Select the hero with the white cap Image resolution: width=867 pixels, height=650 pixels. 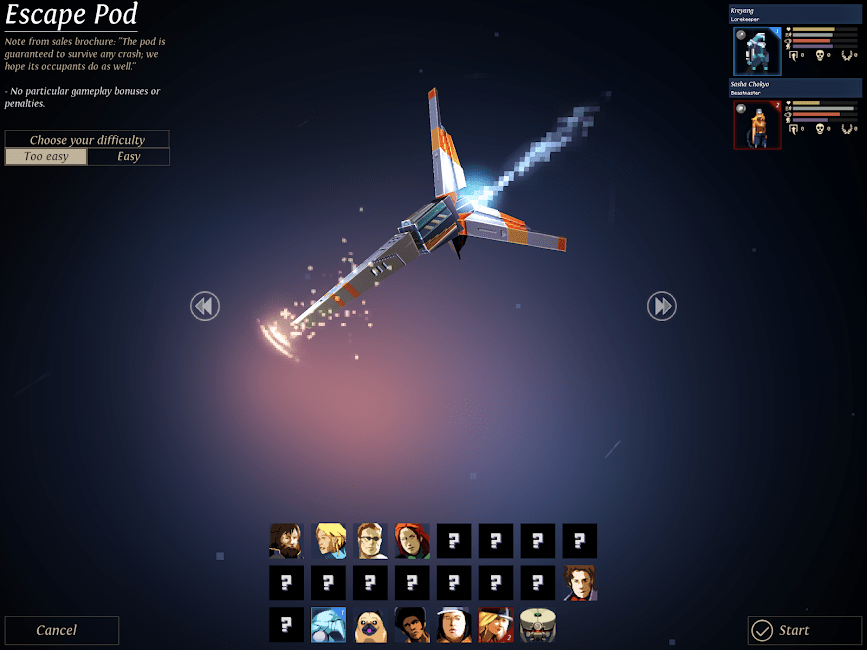(x=454, y=625)
